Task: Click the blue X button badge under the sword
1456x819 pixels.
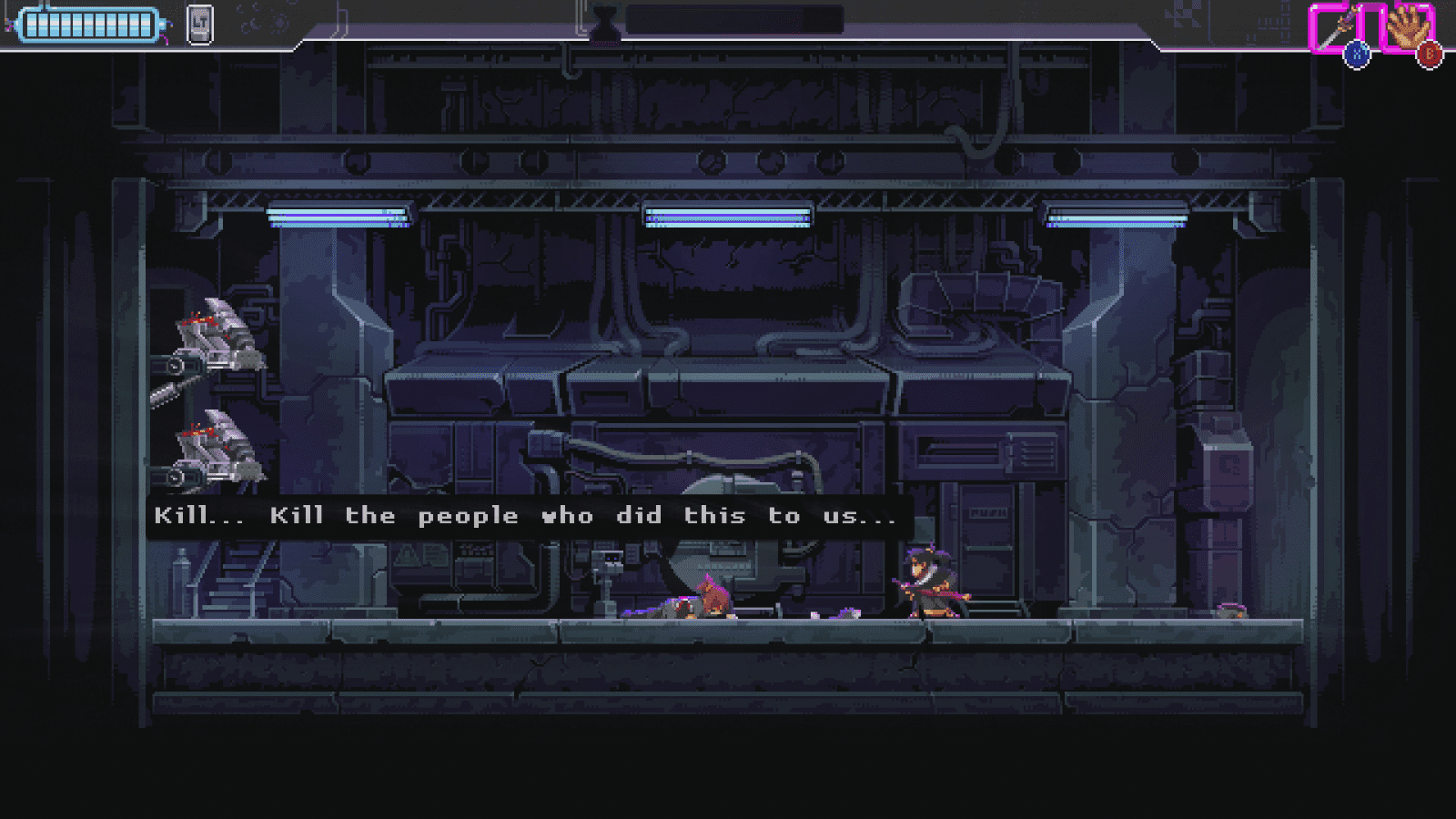Action: point(1358,55)
